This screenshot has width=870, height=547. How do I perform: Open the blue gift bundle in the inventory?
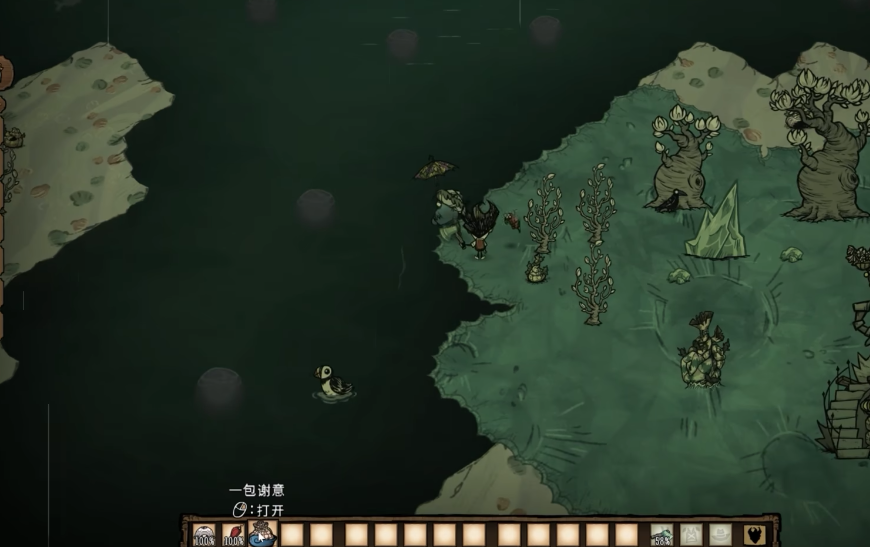[262, 535]
